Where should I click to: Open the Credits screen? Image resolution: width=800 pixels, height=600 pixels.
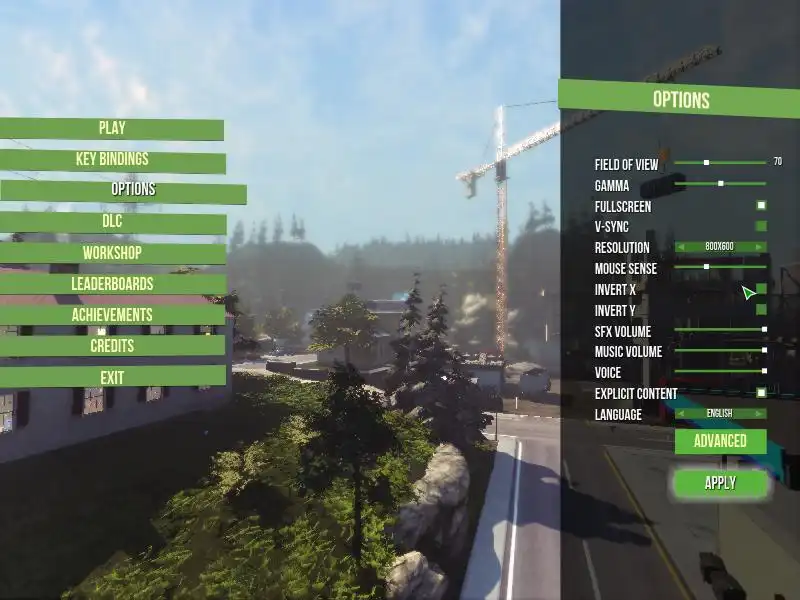(112, 346)
